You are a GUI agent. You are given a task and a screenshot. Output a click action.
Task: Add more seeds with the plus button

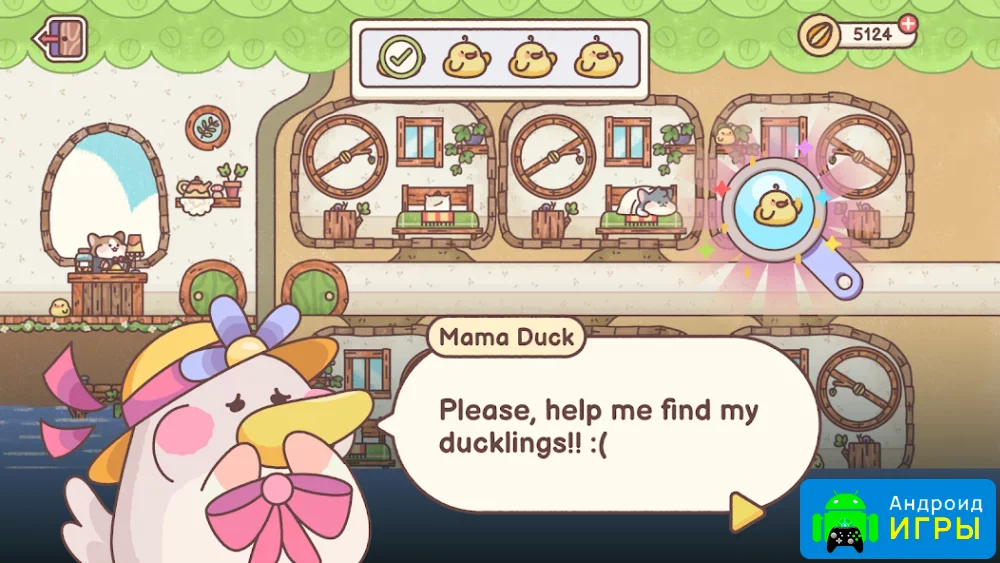(906, 23)
